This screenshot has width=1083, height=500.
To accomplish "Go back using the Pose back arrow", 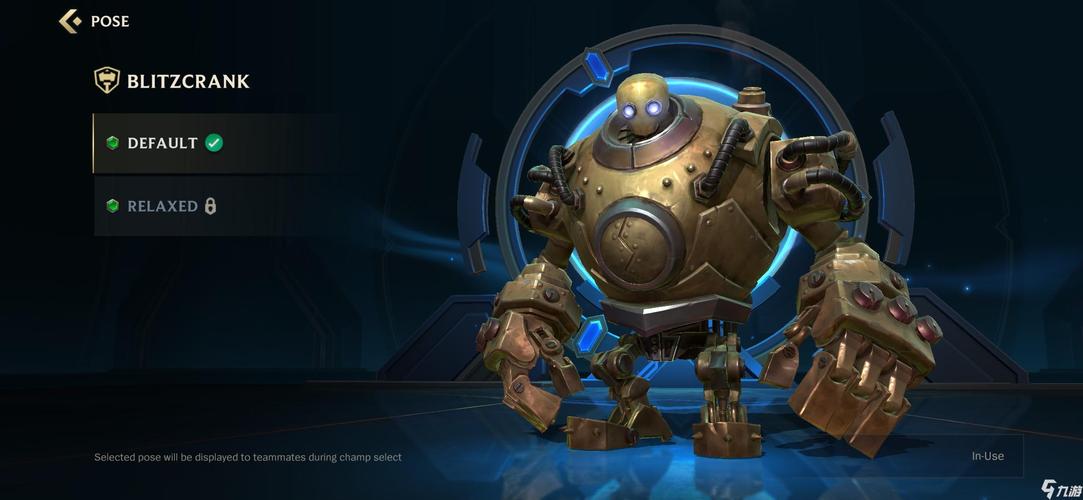I will click(x=70, y=21).
